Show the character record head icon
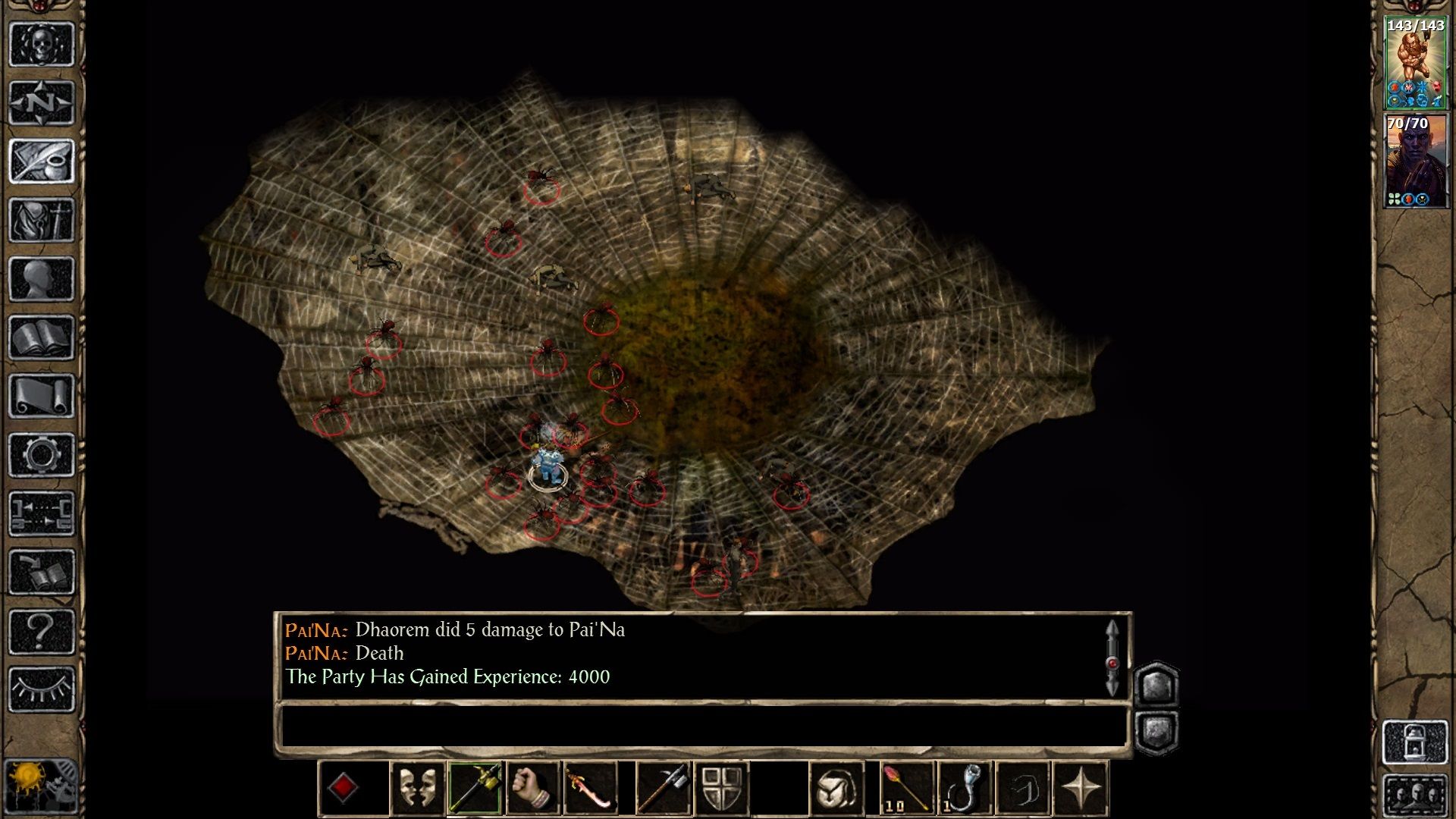The height and width of the screenshot is (819, 1456). click(x=41, y=278)
